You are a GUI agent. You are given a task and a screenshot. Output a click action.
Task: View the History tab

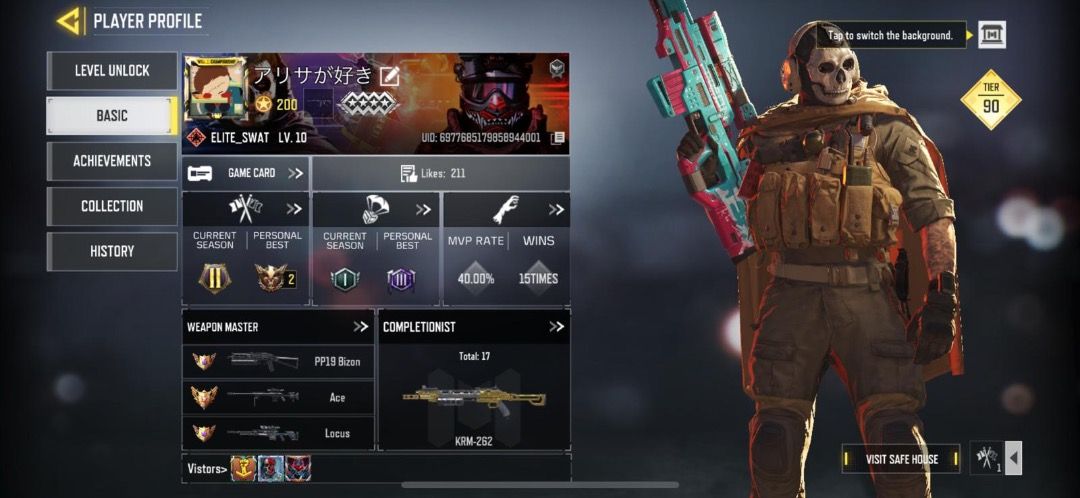(112, 251)
